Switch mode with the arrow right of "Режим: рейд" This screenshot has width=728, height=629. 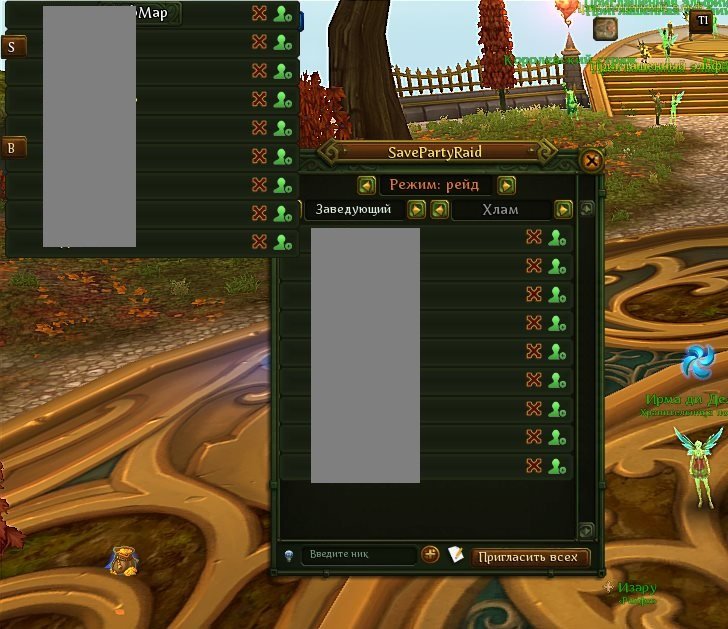[x=507, y=185]
